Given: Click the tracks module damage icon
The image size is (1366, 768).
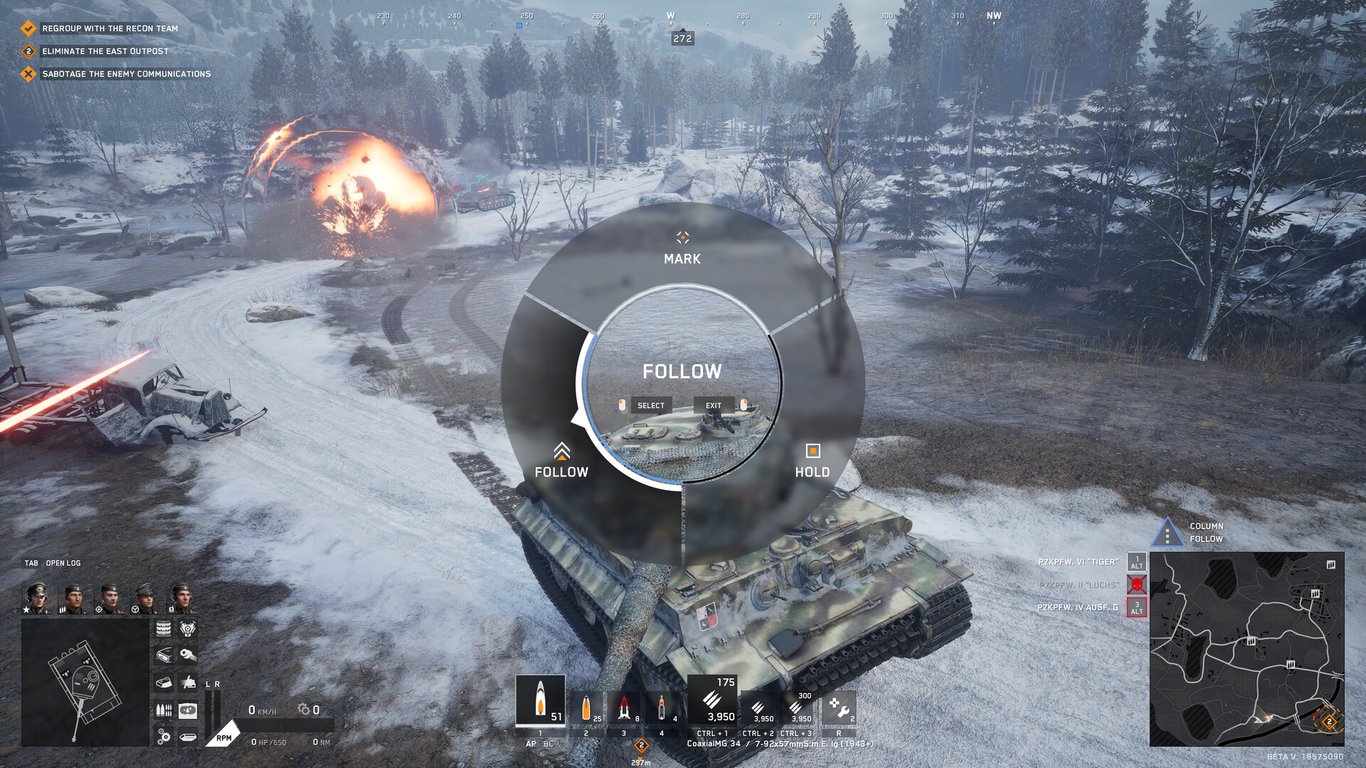Looking at the screenshot, I should coord(165,627).
